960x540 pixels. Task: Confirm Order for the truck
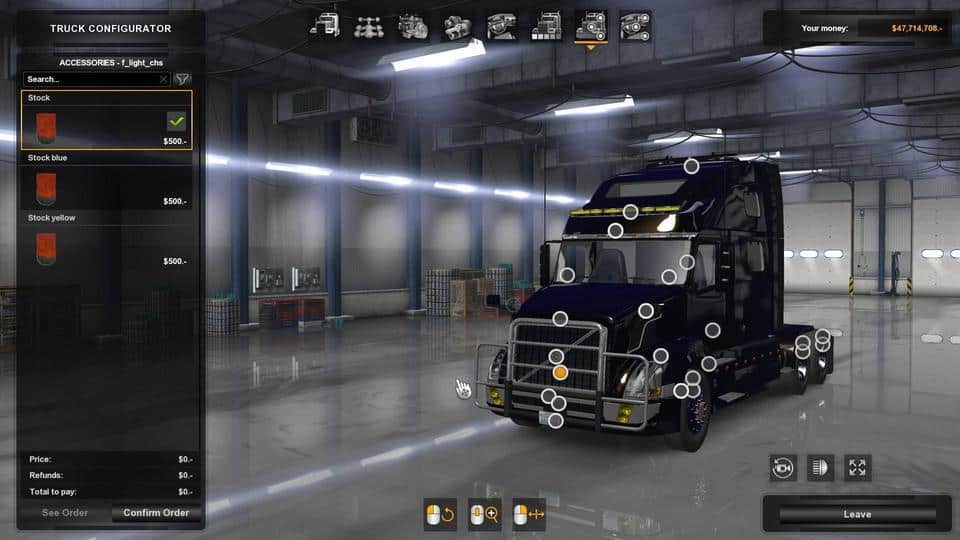pos(156,513)
